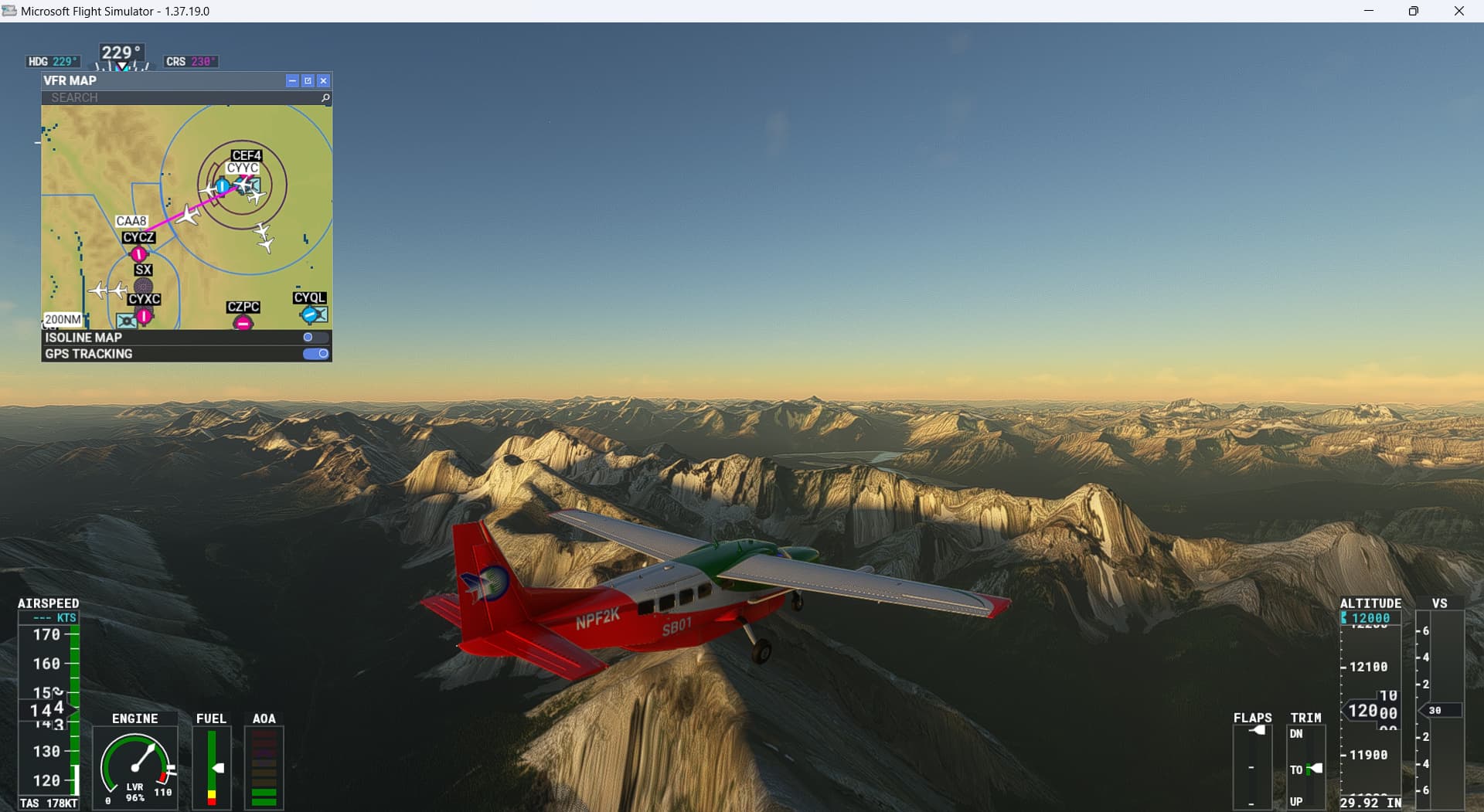This screenshot has height=812, width=1484.
Task: Collapse the VFR Map panel
Action: coord(292,80)
